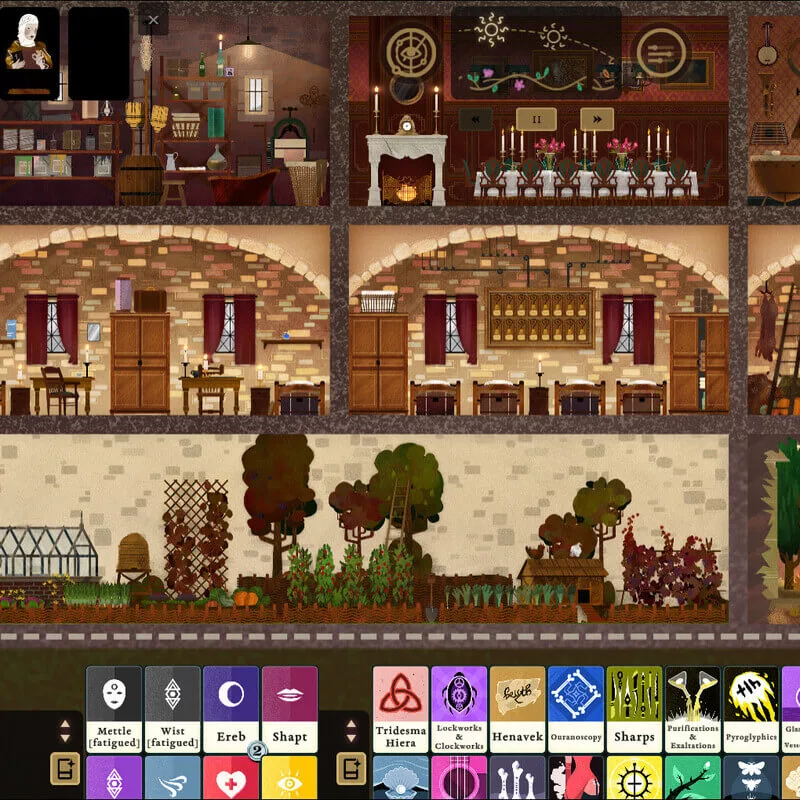
Task: Select the Shapt card
Action: 289,709
